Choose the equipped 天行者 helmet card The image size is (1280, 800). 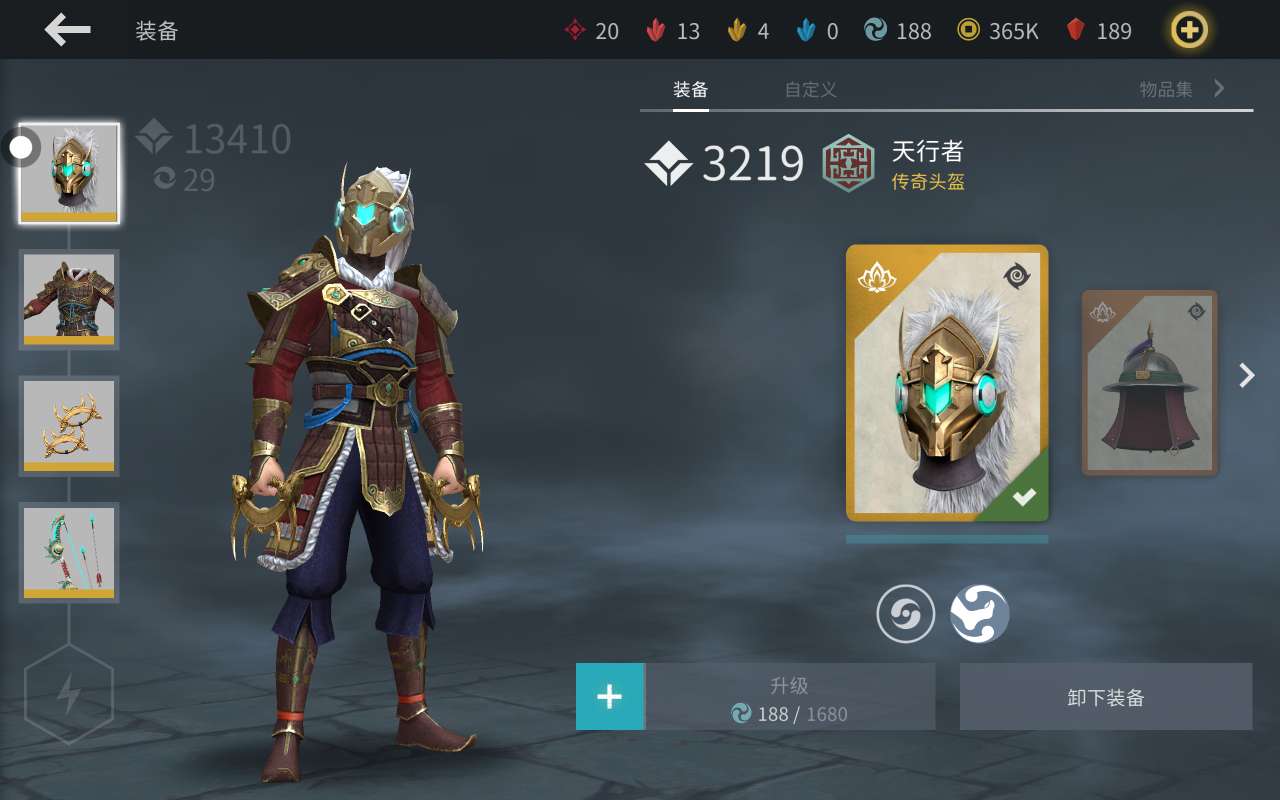(x=947, y=383)
